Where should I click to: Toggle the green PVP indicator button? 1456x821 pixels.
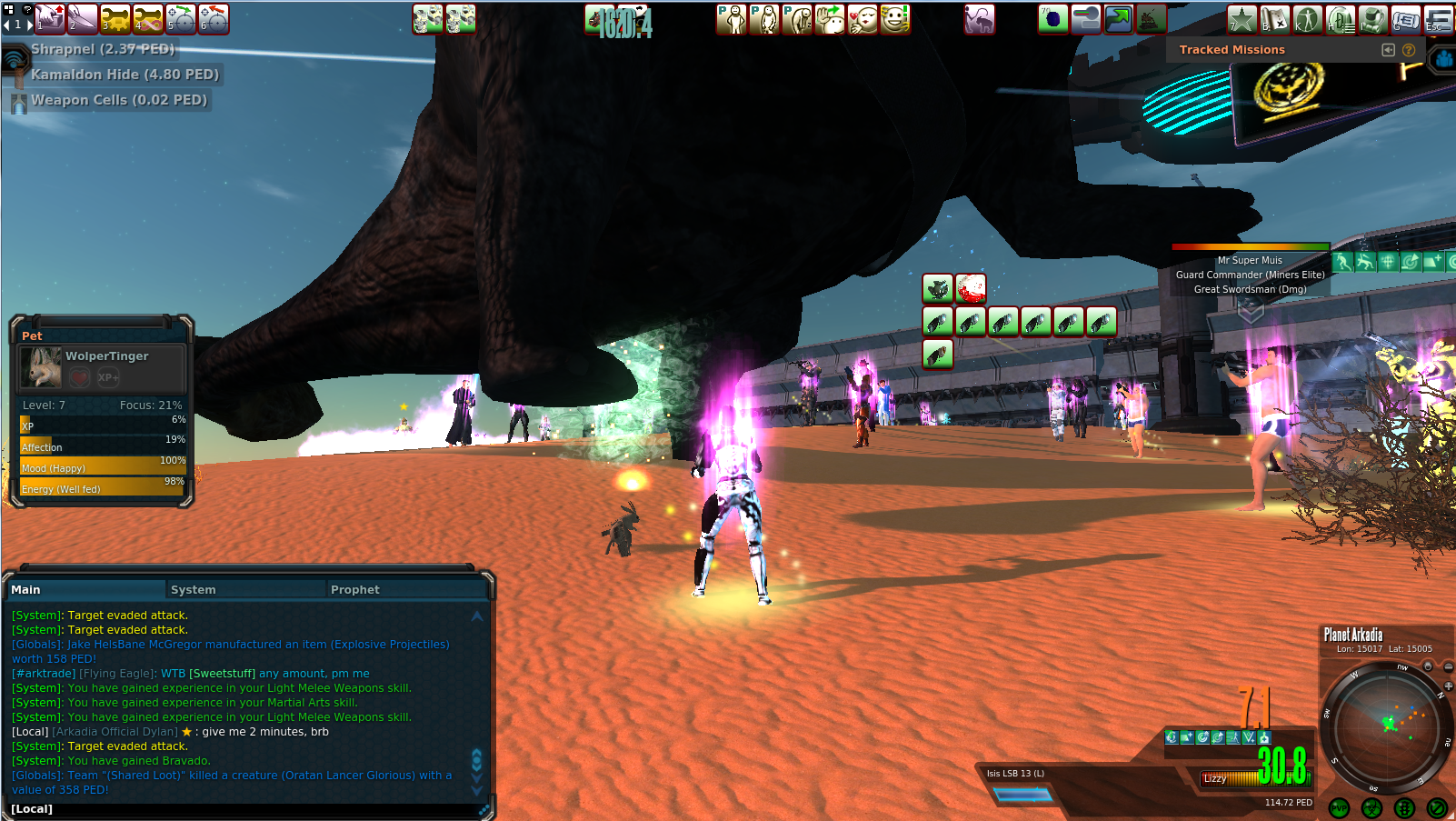pos(1339,808)
